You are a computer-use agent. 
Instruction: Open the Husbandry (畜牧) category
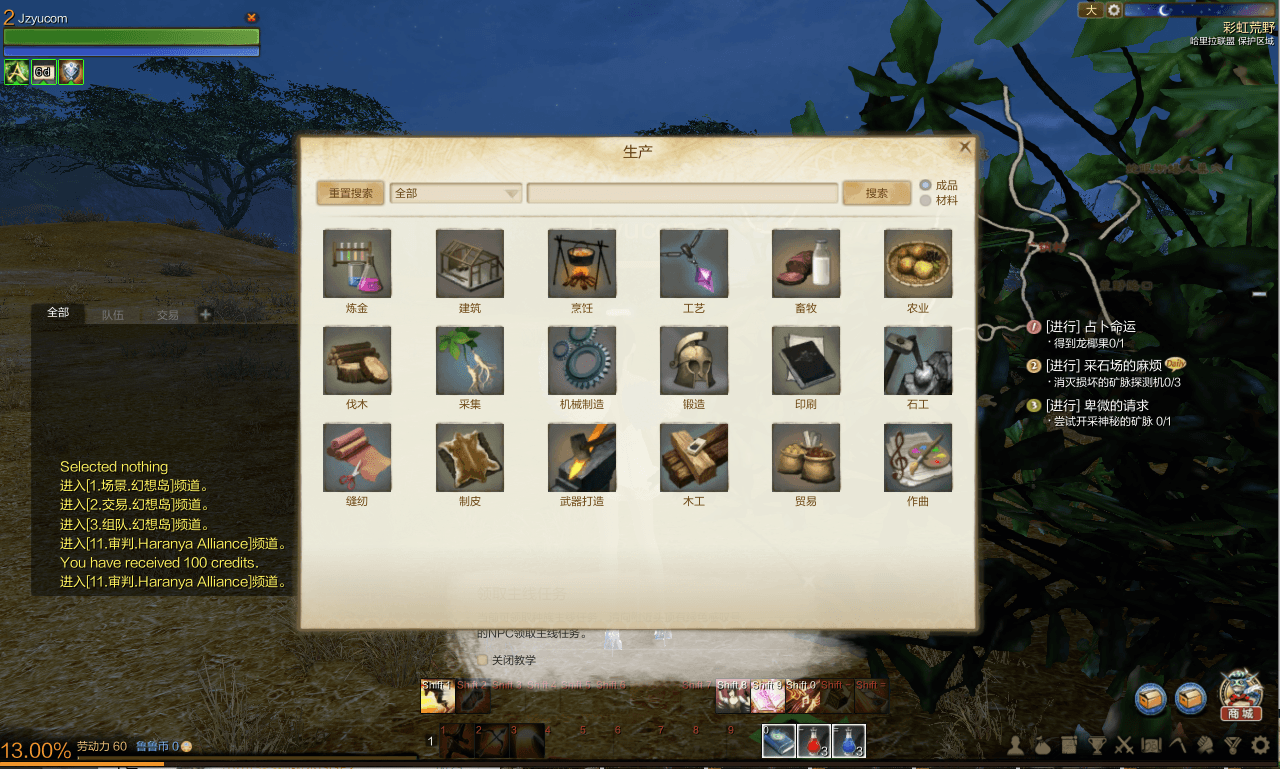pos(805,264)
